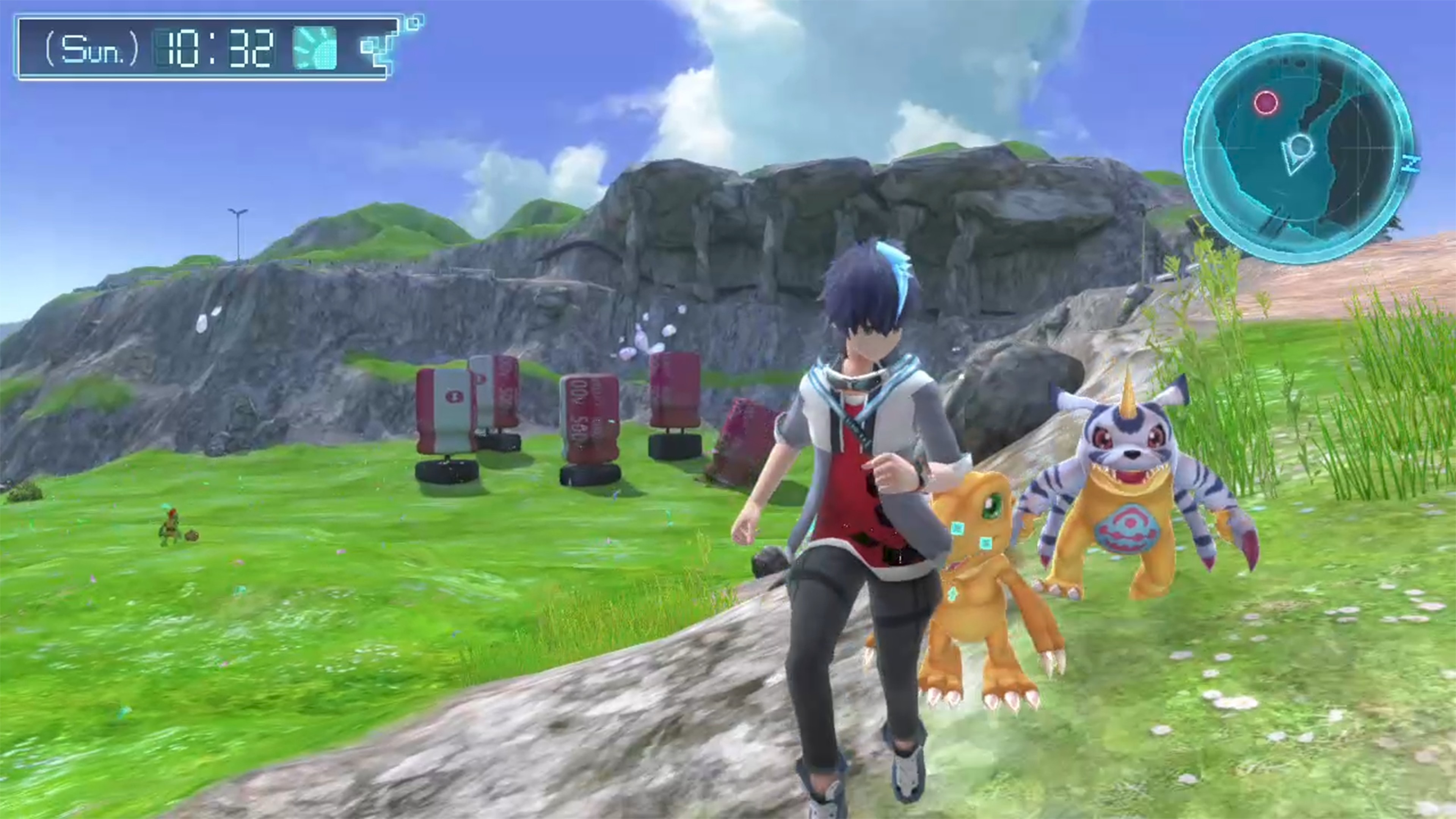Click the daytime sun icon beside the clock
Viewport: 1456px width, 819px height.
pyautogui.click(x=315, y=48)
